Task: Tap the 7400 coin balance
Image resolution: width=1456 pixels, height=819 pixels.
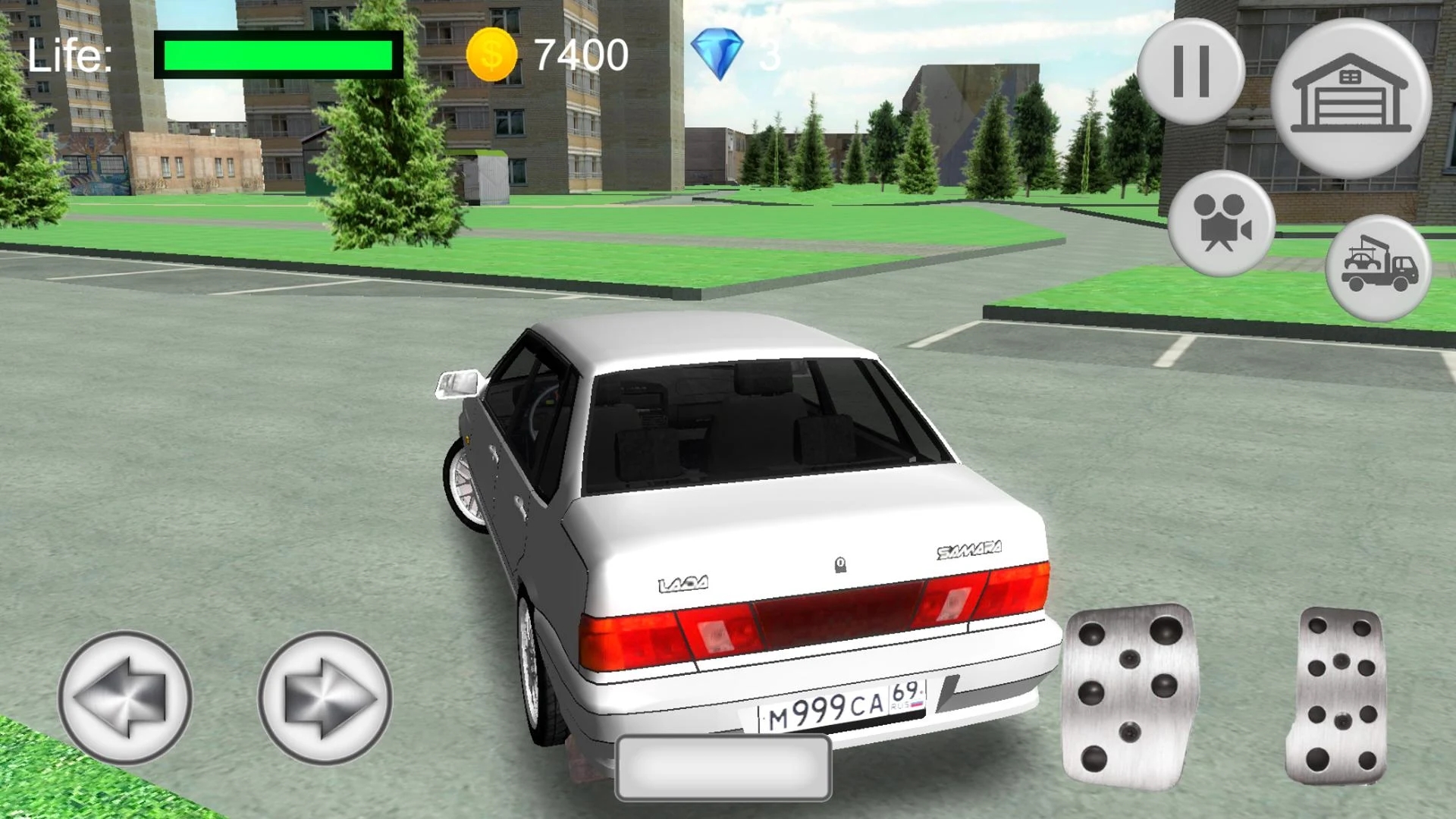Action: [x=580, y=52]
